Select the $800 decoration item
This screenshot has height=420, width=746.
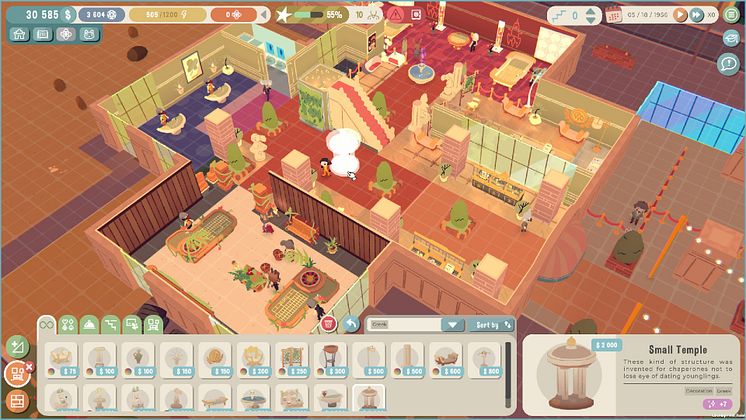point(487,361)
